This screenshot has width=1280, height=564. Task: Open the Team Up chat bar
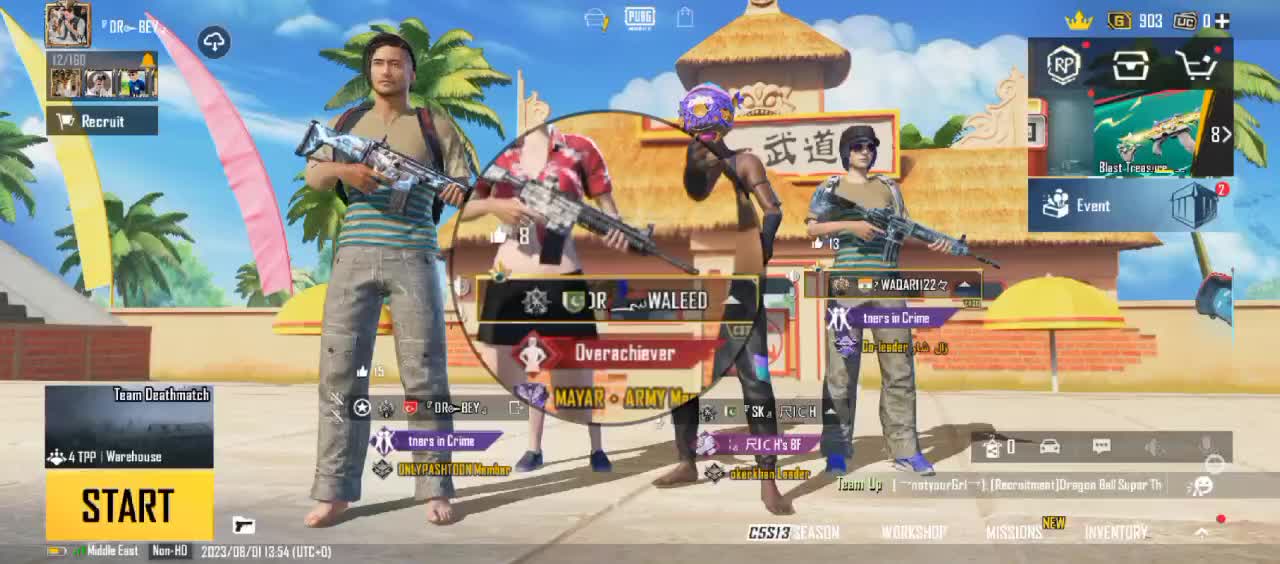point(1000,485)
